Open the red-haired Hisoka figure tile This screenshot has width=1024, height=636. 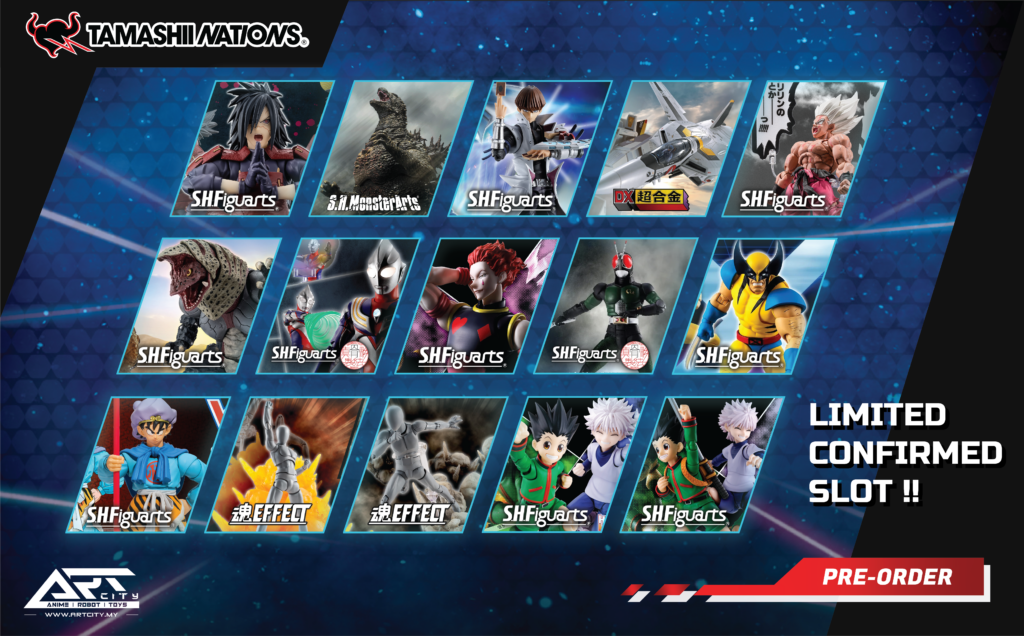pyautogui.click(x=480, y=306)
